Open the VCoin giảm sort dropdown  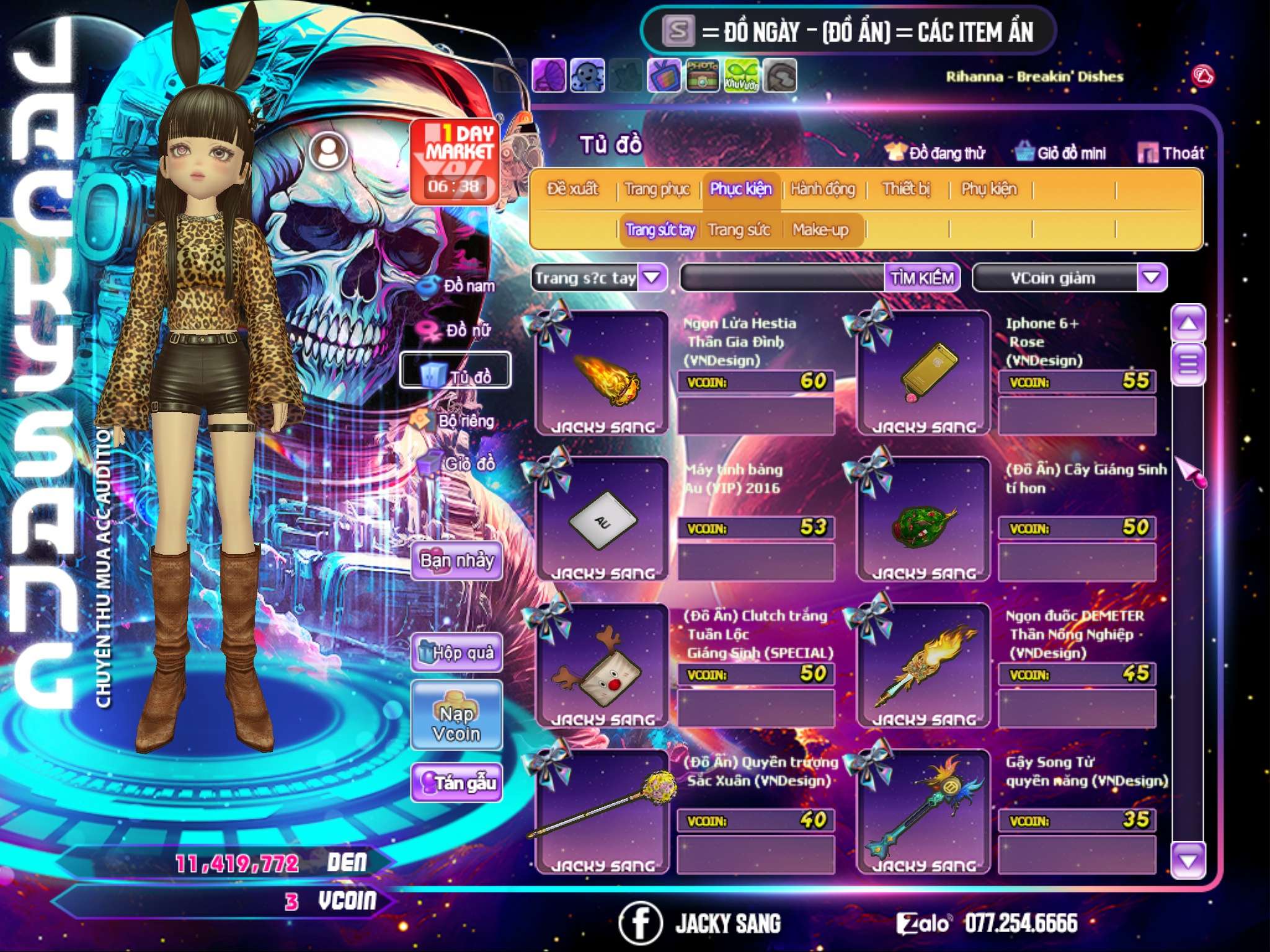[1151, 278]
